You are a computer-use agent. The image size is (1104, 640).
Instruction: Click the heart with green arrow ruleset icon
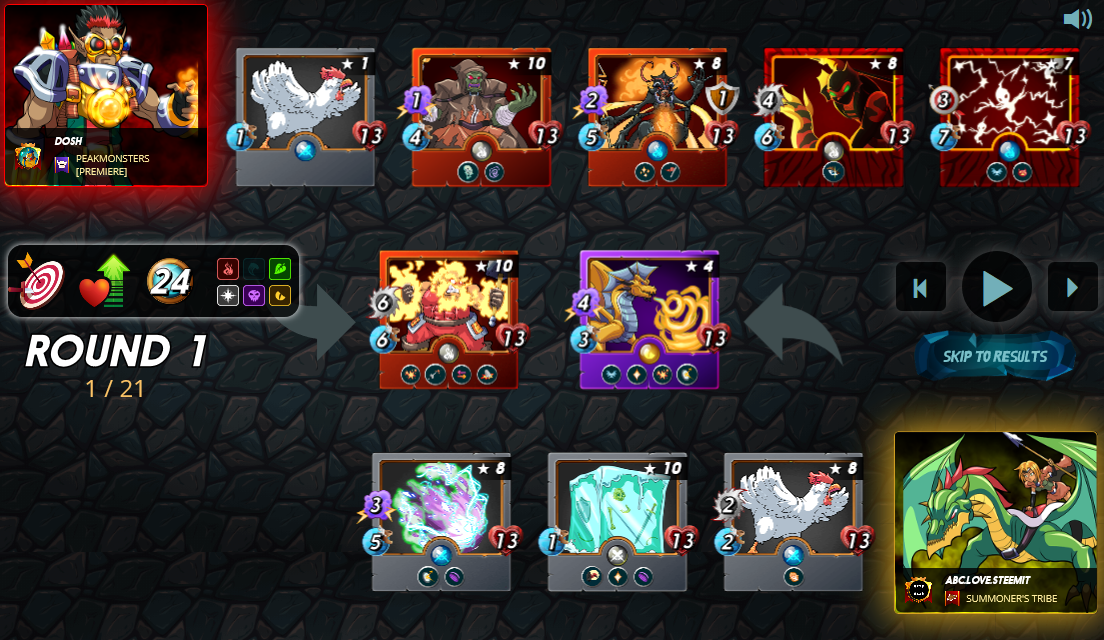[105, 282]
